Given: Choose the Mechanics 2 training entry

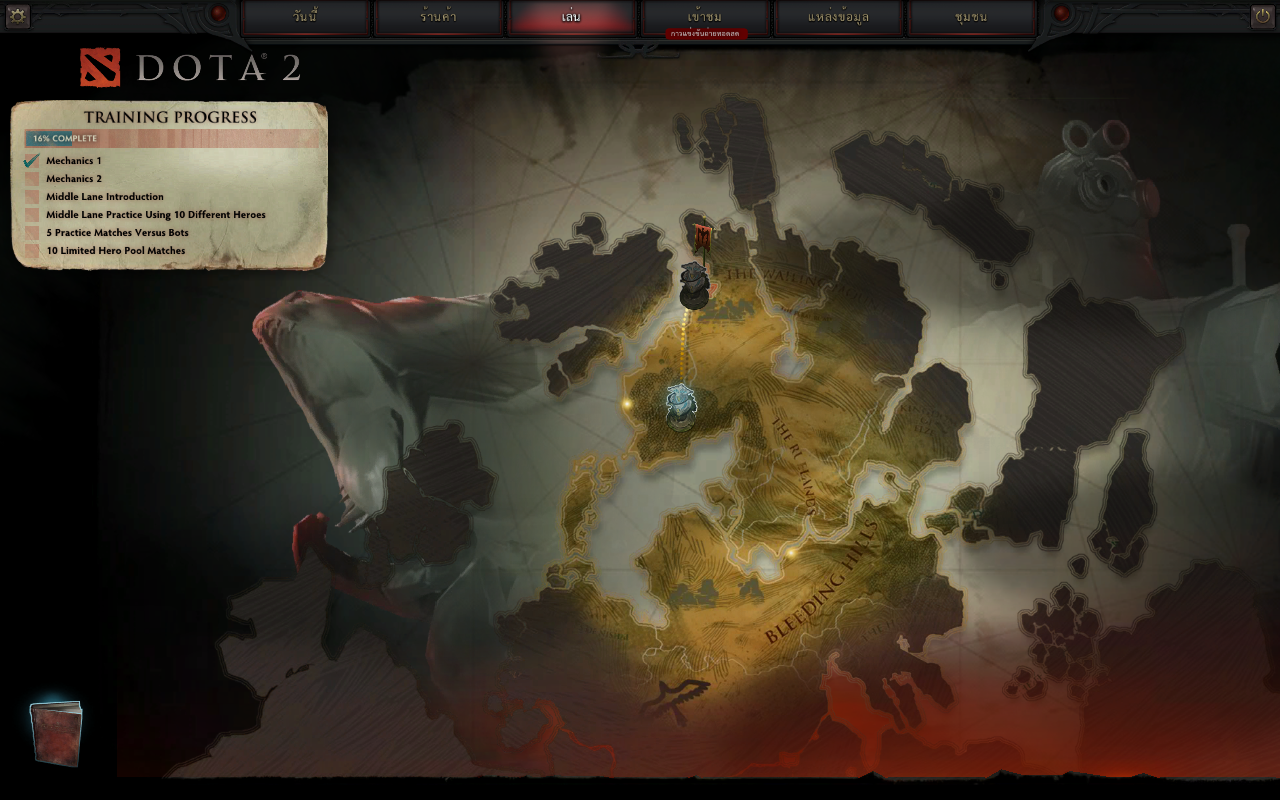Looking at the screenshot, I should [x=73, y=179].
